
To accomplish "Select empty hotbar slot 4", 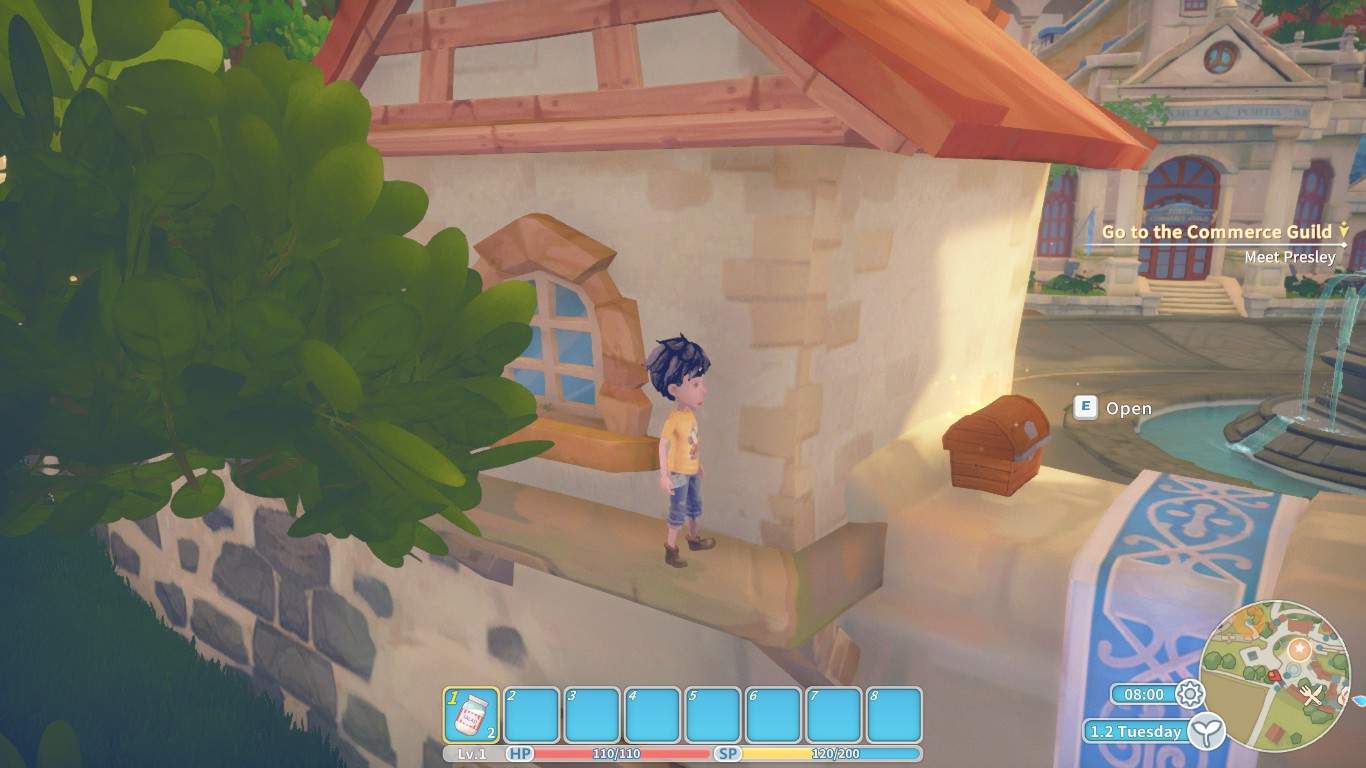I will (652, 714).
